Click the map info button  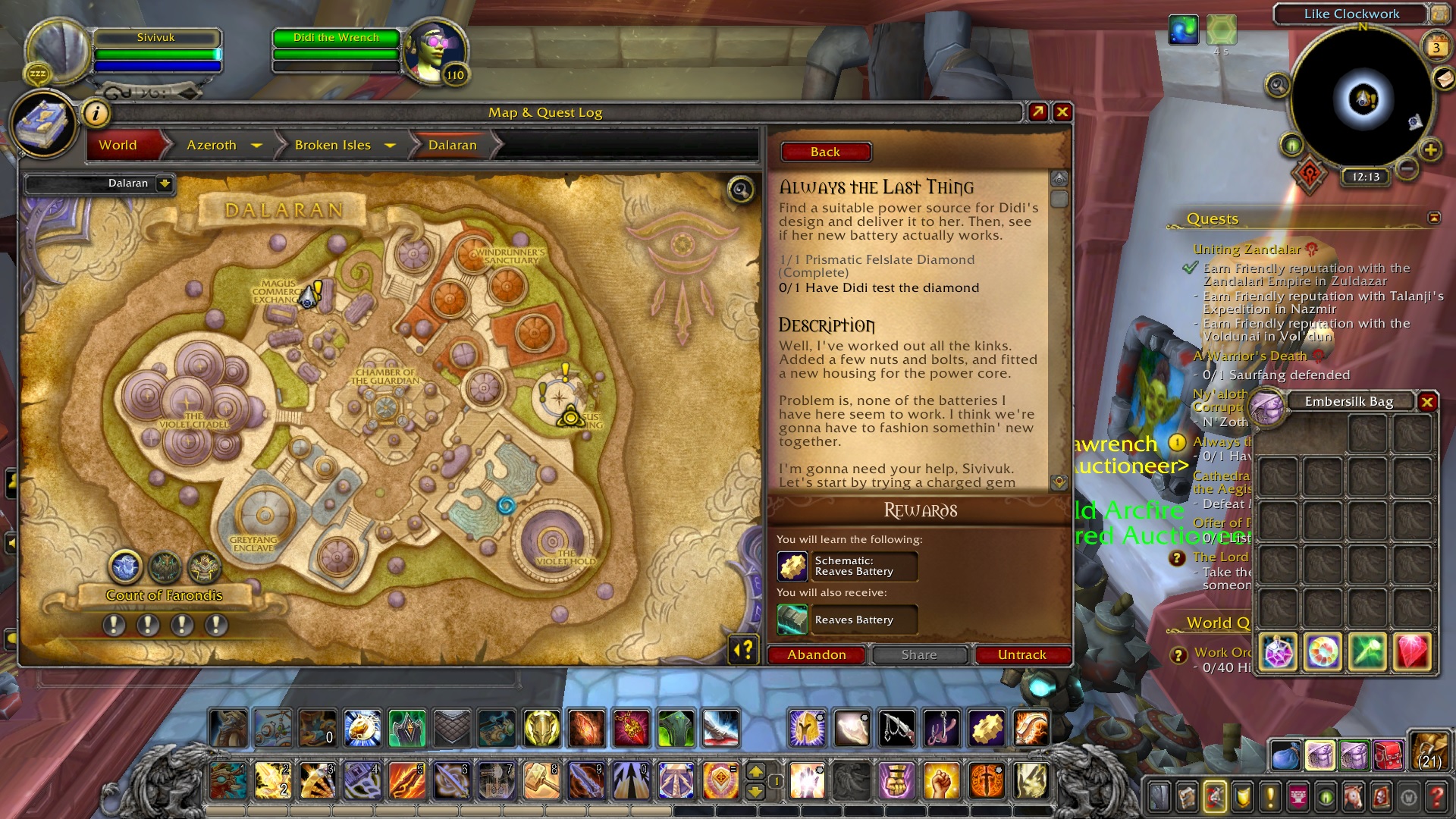pyautogui.click(x=96, y=114)
